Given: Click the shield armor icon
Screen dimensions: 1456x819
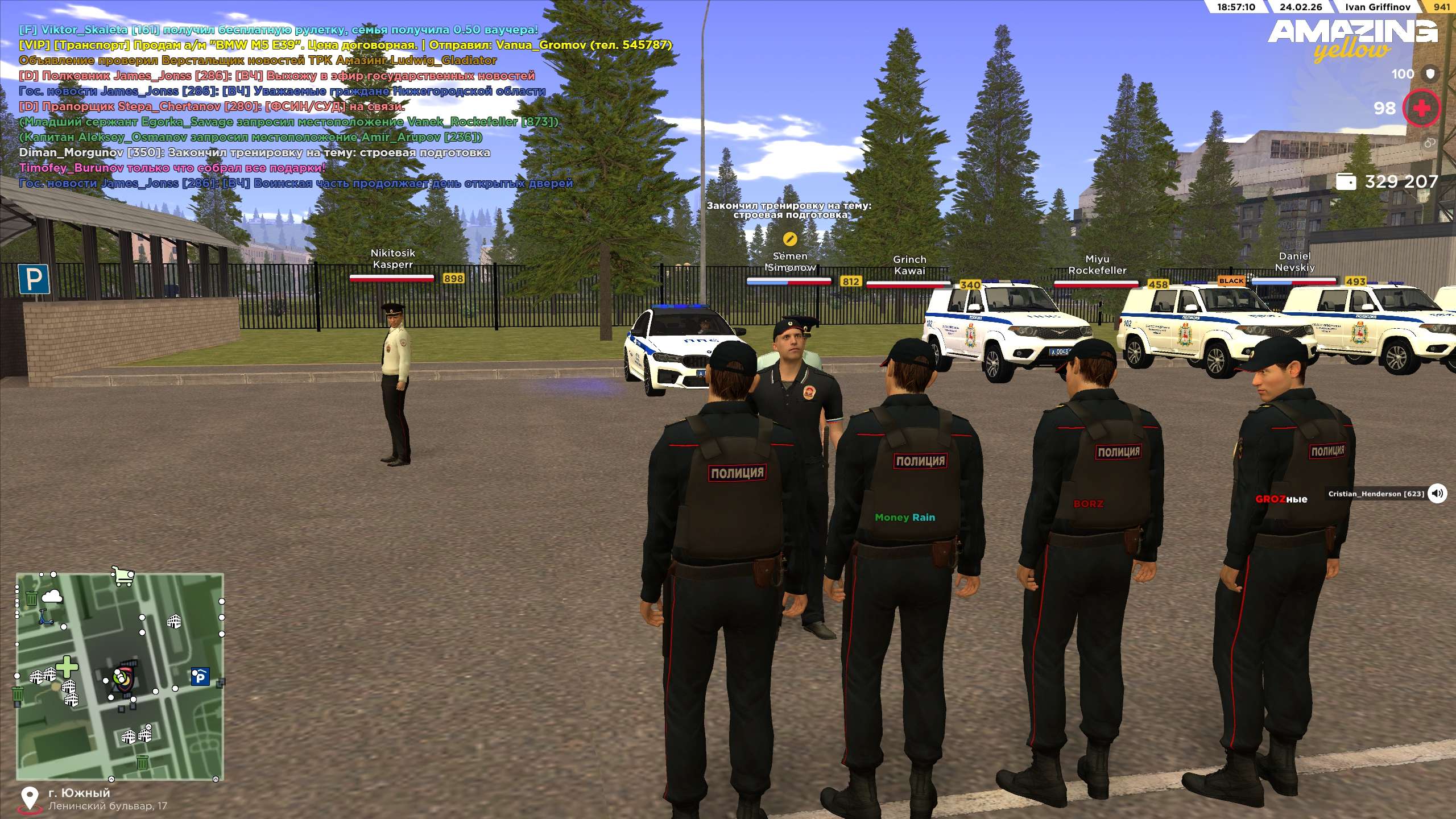Looking at the screenshot, I should (x=1430, y=74).
